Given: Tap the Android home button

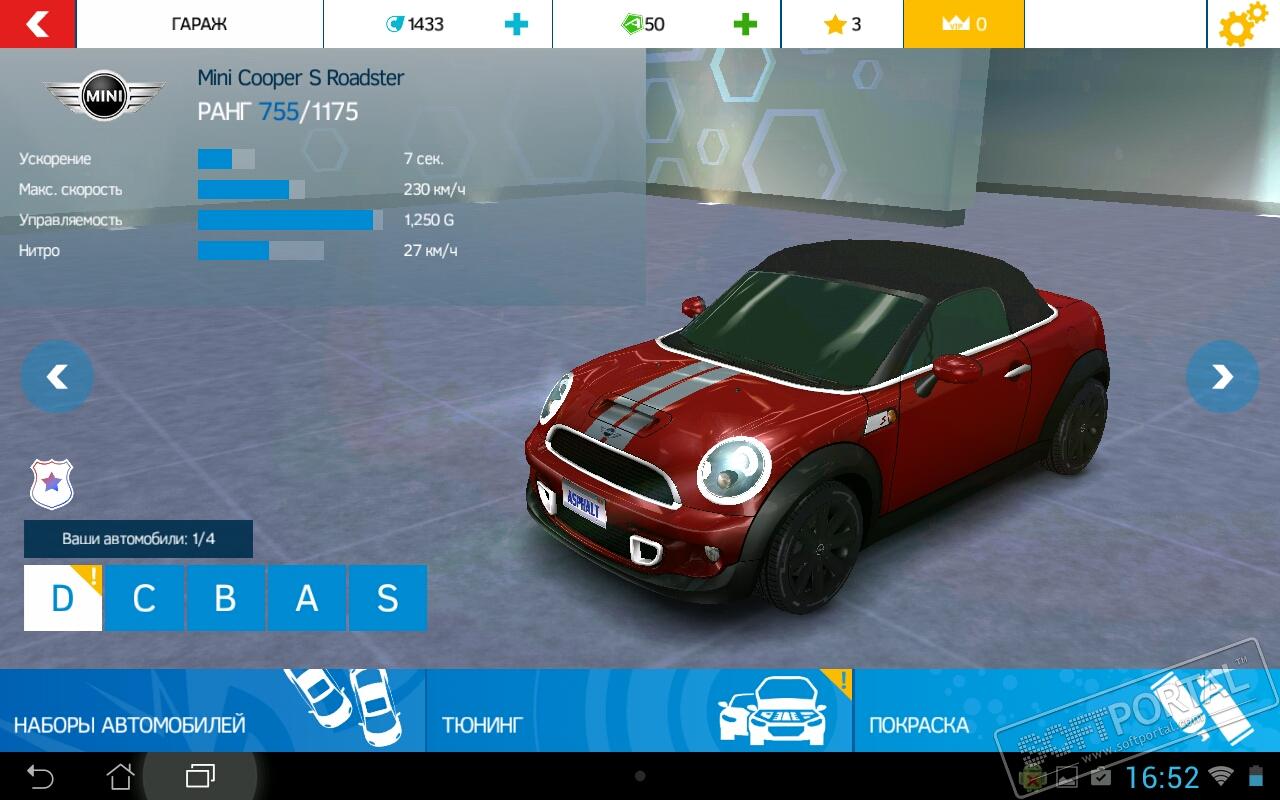Looking at the screenshot, I should pyautogui.click(x=120, y=776).
